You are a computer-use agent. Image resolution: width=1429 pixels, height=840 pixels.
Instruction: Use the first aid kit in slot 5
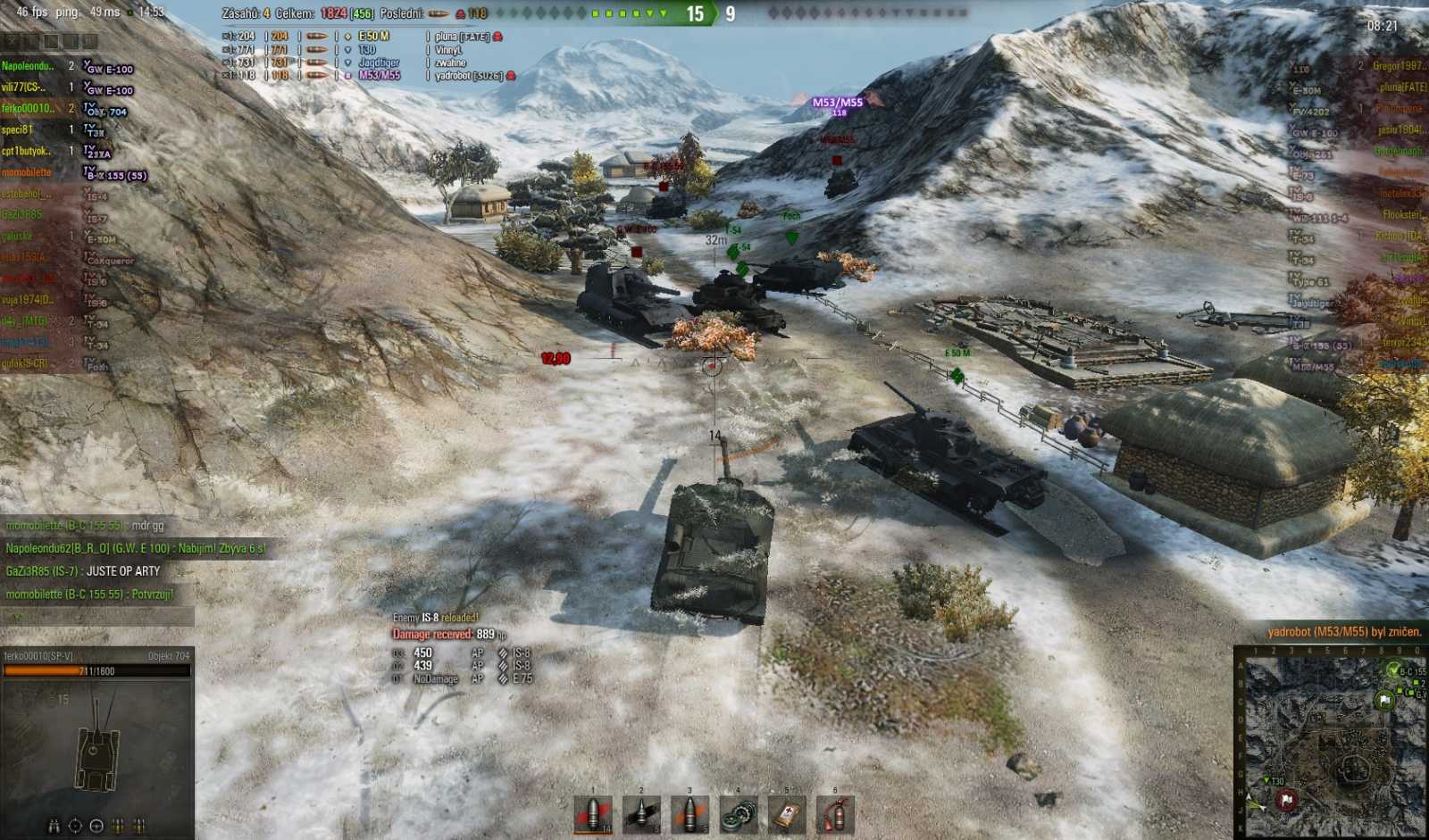pos(786,814)
